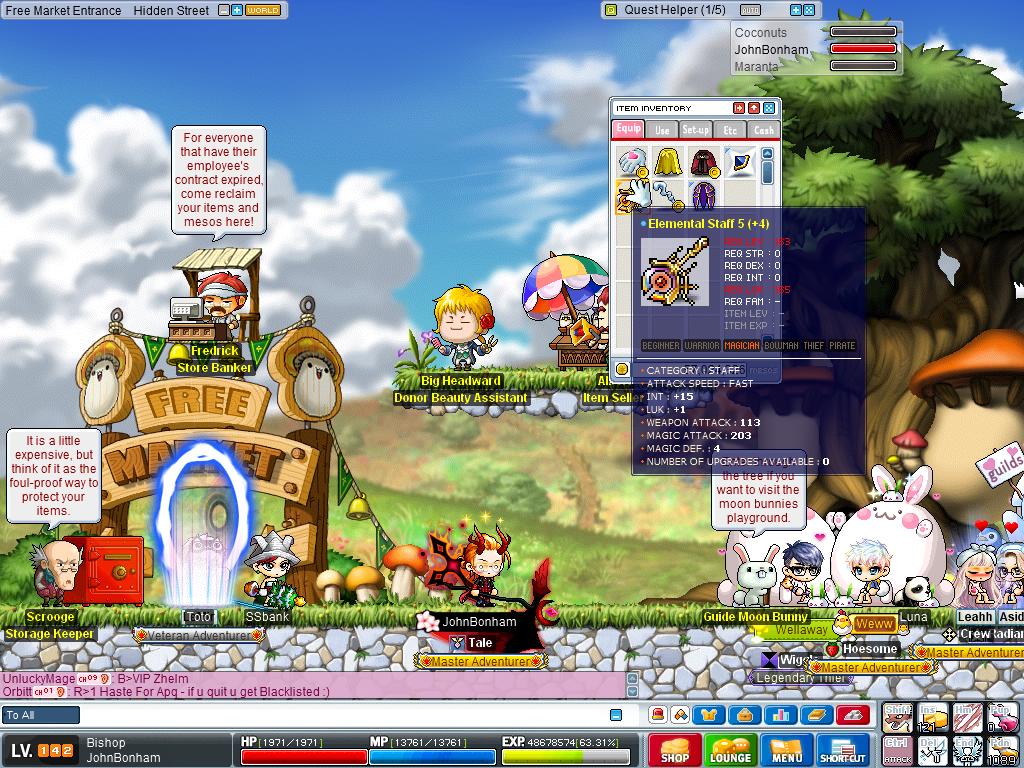Open the World map button
Viewport: 1024px width, 768px height.
point(263,10)
